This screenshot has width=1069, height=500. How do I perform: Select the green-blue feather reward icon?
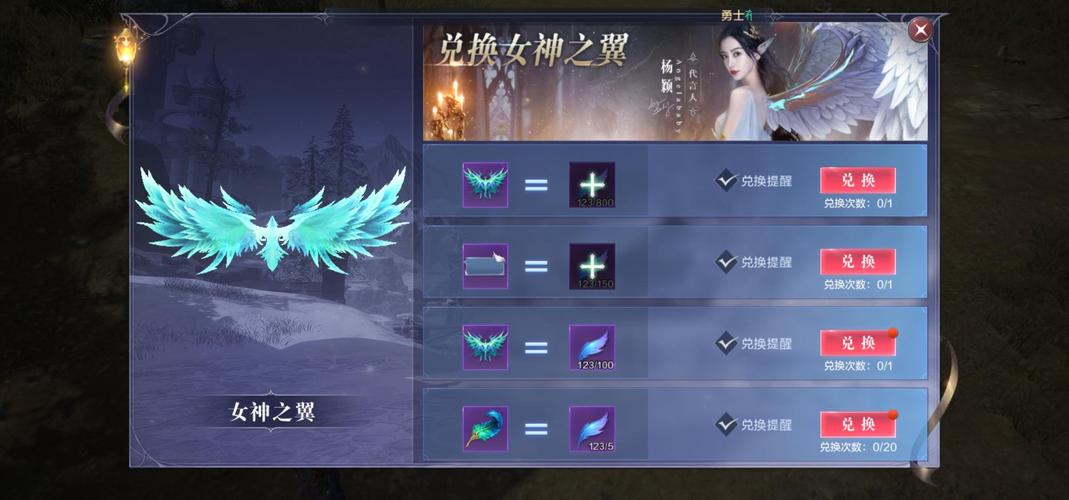pyautogui.click(x=485, y=429)
